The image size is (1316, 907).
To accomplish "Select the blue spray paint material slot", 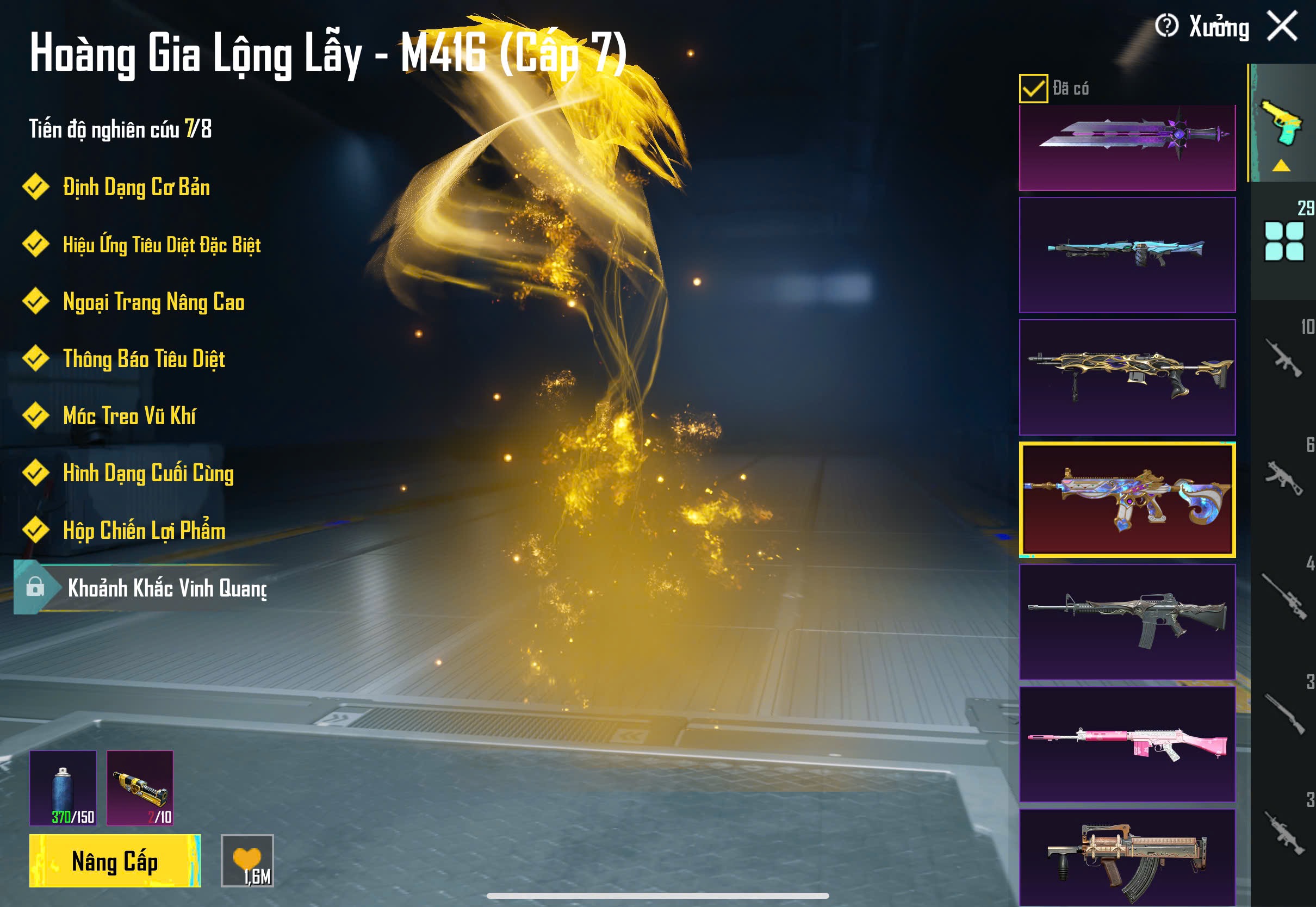I will click(63, 788).
